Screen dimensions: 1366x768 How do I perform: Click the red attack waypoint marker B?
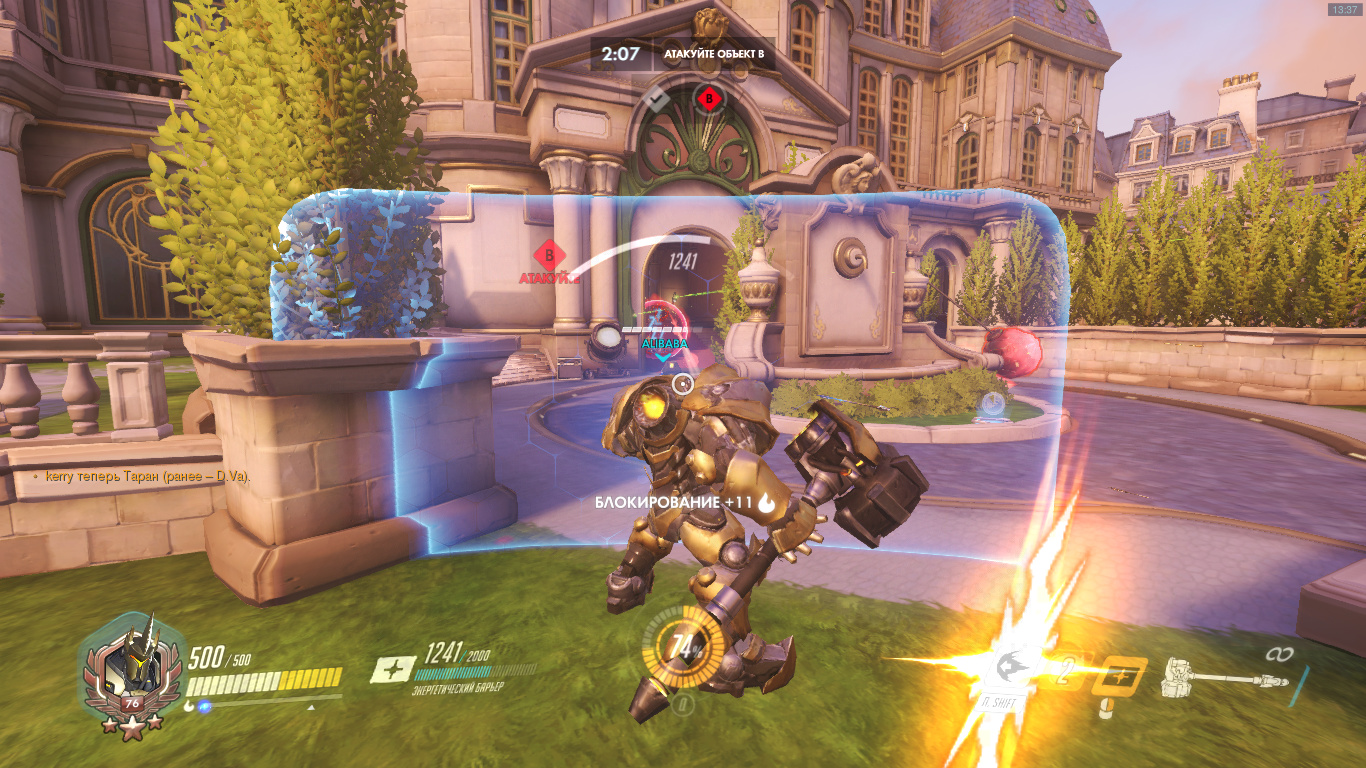tap(549, 255)
